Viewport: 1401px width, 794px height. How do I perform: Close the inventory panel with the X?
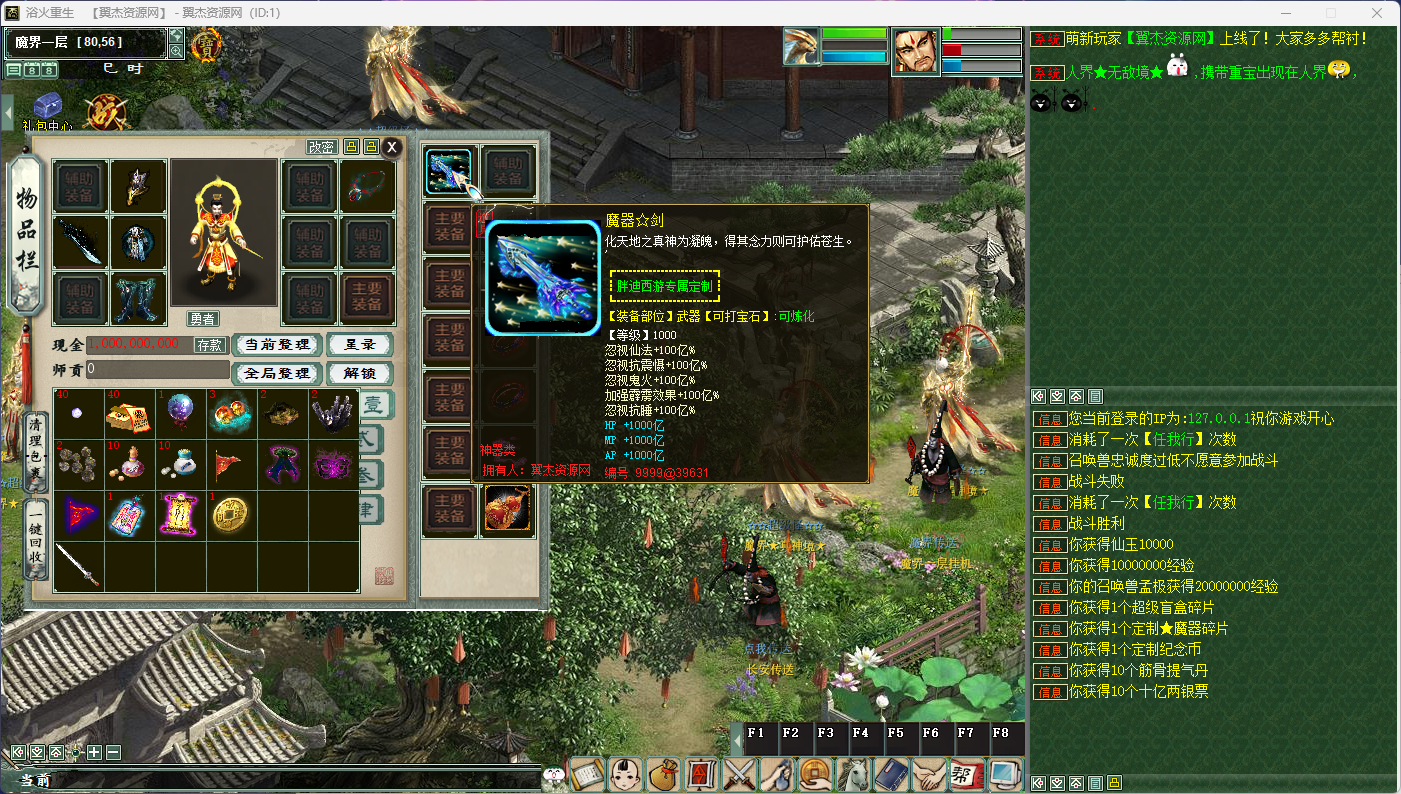(x=392, y=147)
